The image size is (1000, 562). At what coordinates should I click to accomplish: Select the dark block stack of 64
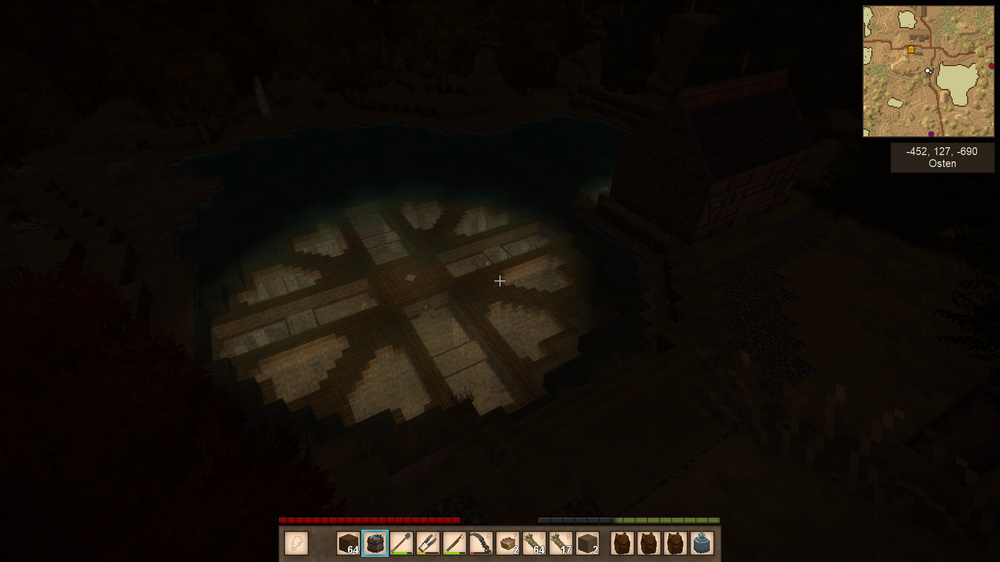point(348,543)
